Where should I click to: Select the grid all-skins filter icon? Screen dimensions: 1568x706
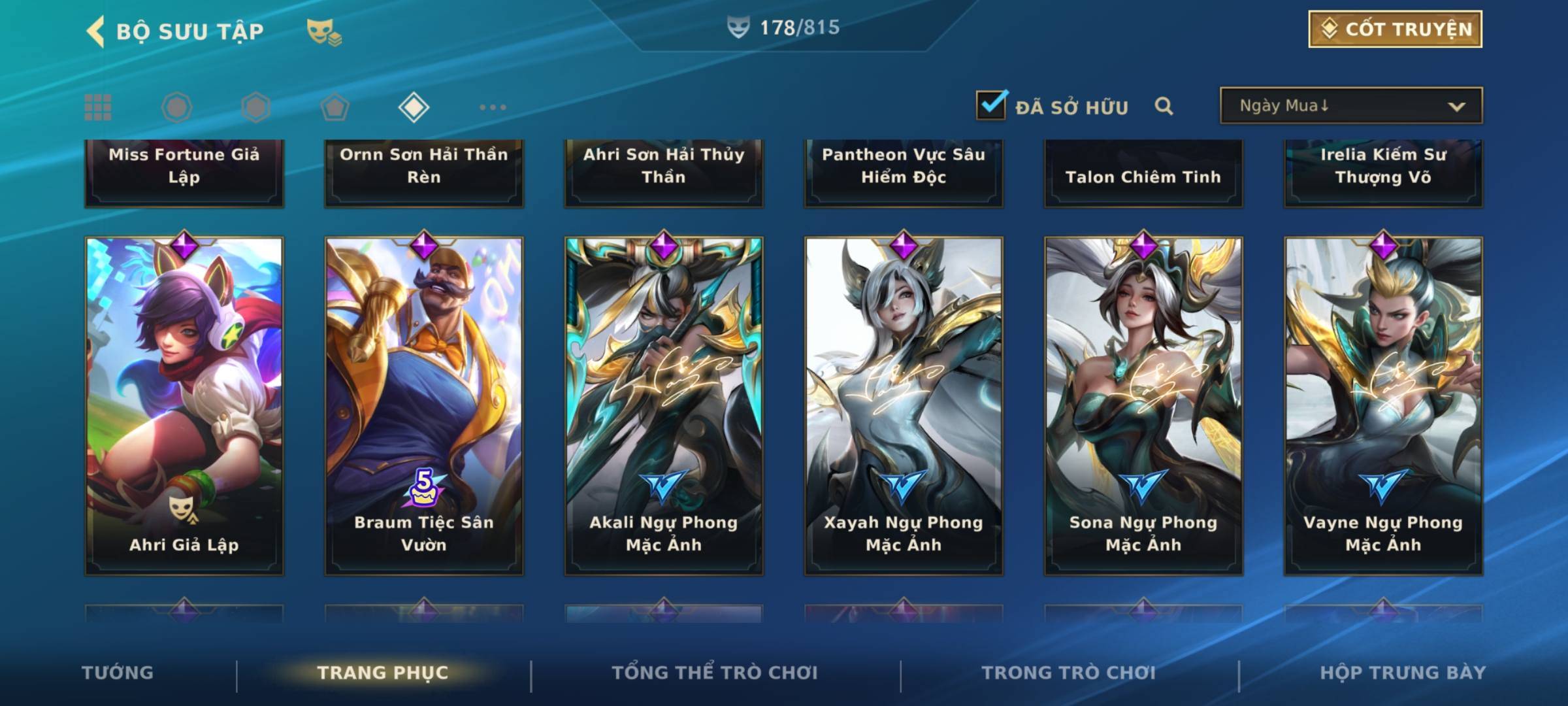click(98, 107)
